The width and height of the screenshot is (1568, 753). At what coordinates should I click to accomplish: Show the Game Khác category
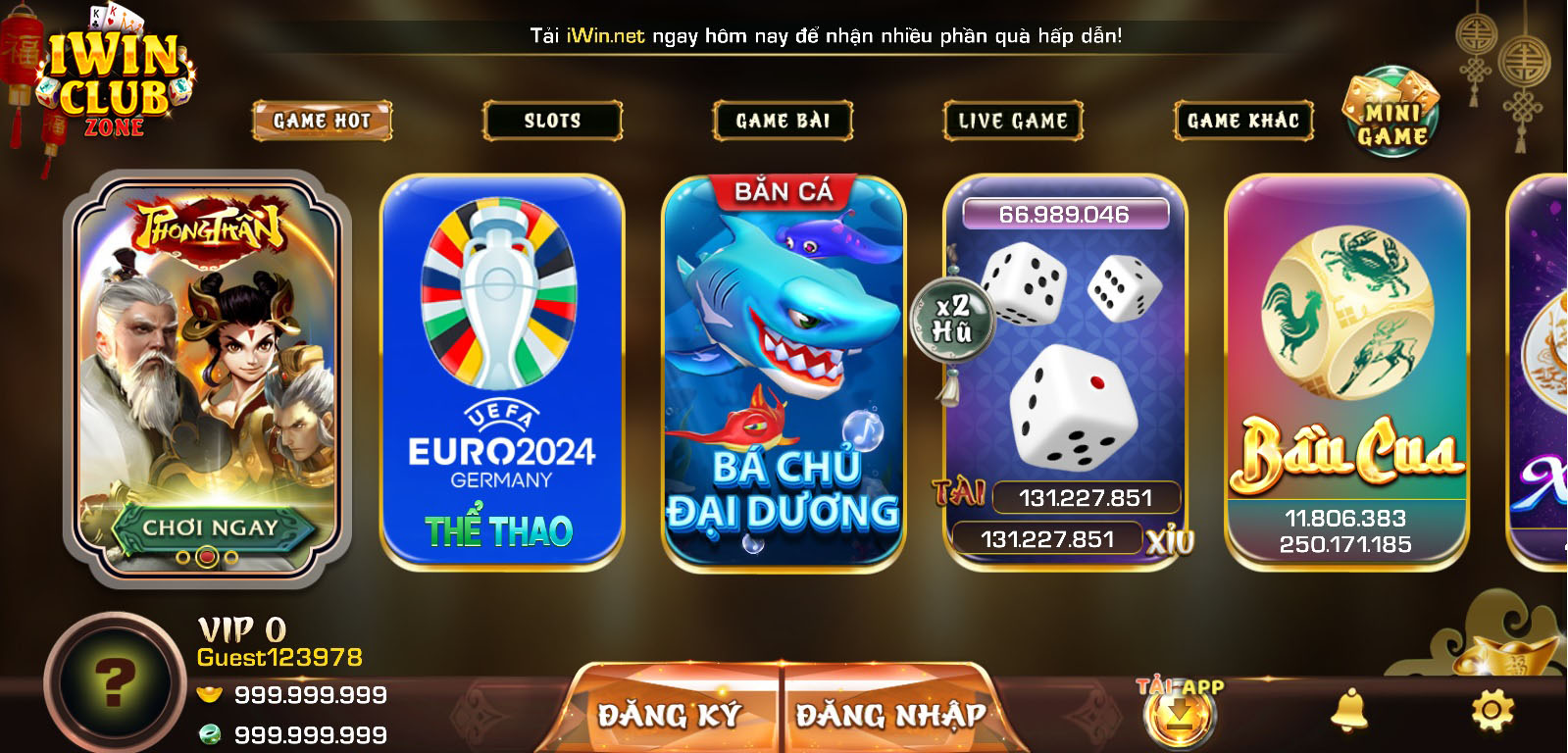click(x=1243, y=122)
